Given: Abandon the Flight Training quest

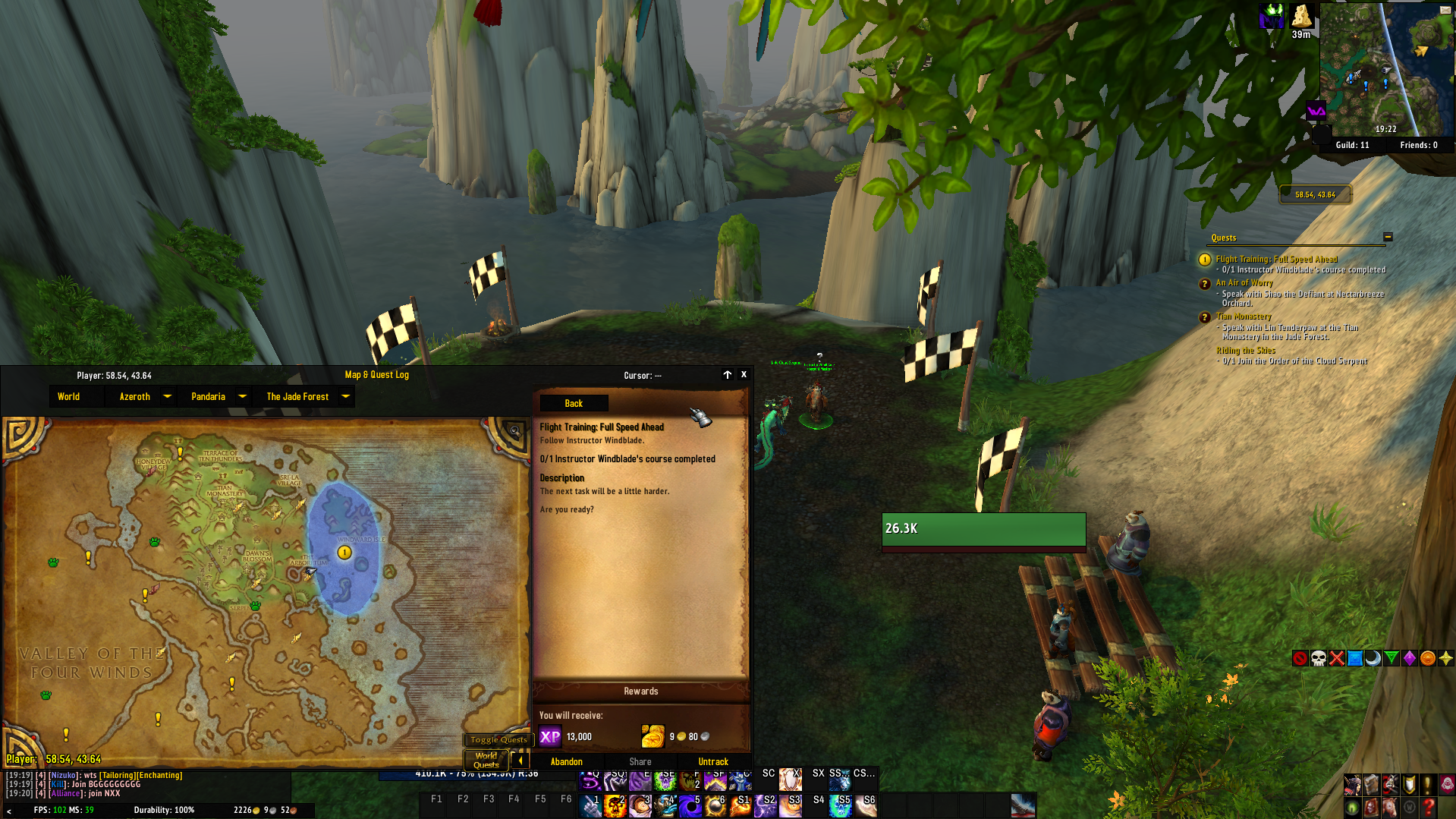Looking at the screenshot, I should (567, 761).
